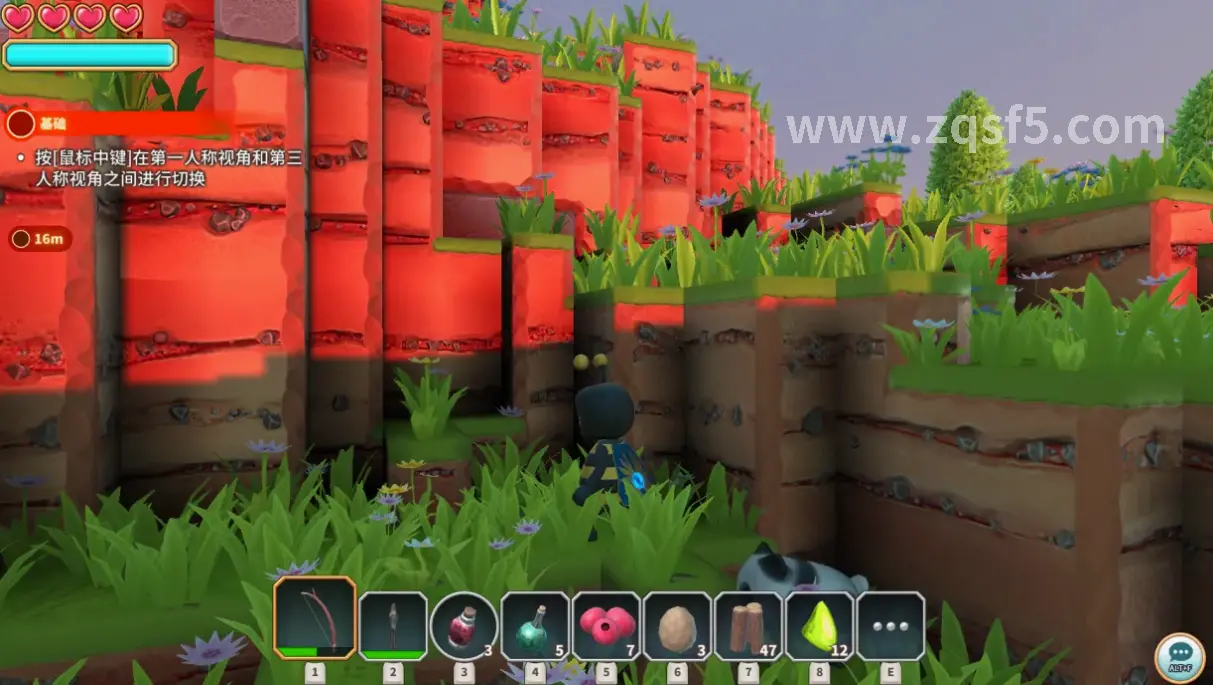This screenshot has width=1213, height=685.
Task: Pick the red berries hotbar slot
Action: 606,626
